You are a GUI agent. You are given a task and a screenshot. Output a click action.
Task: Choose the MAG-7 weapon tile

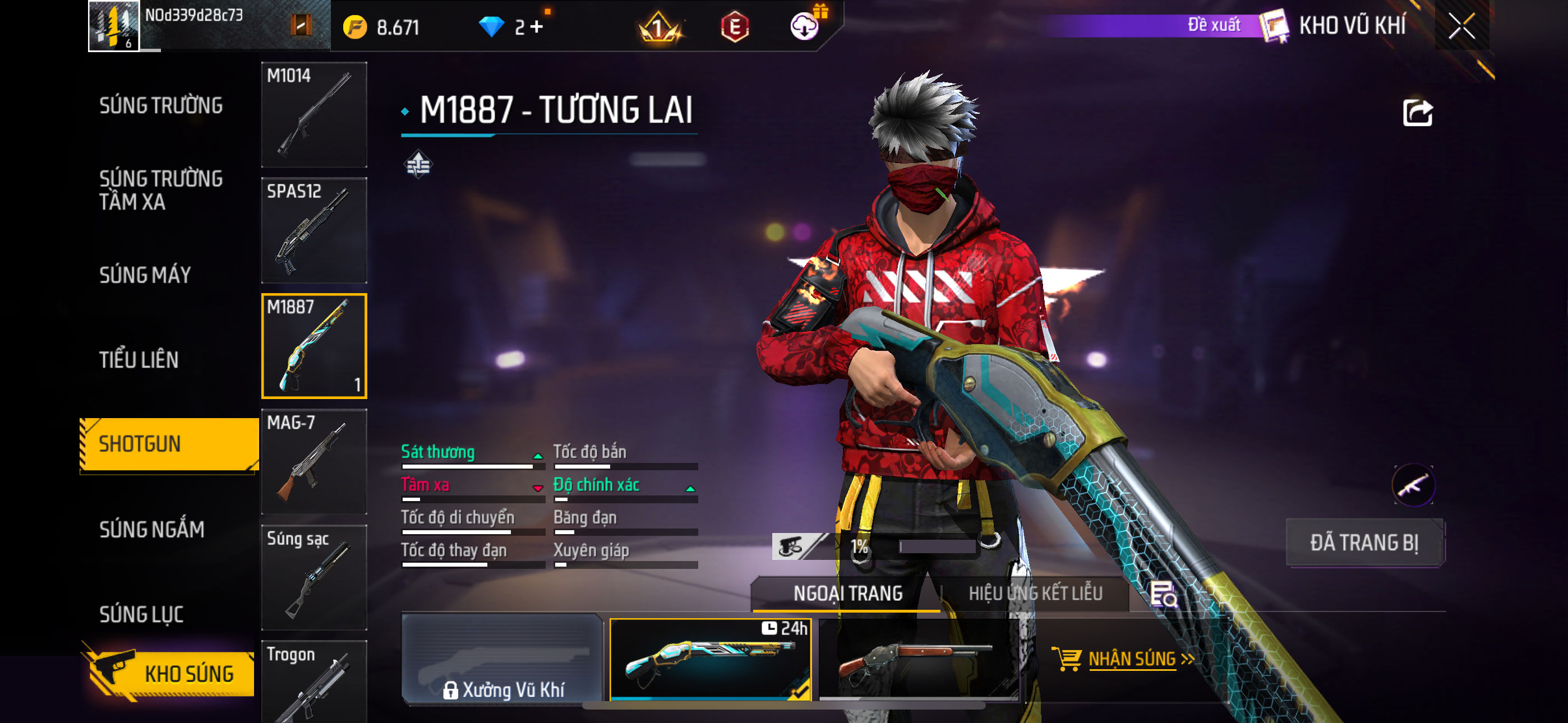point(314,461)
